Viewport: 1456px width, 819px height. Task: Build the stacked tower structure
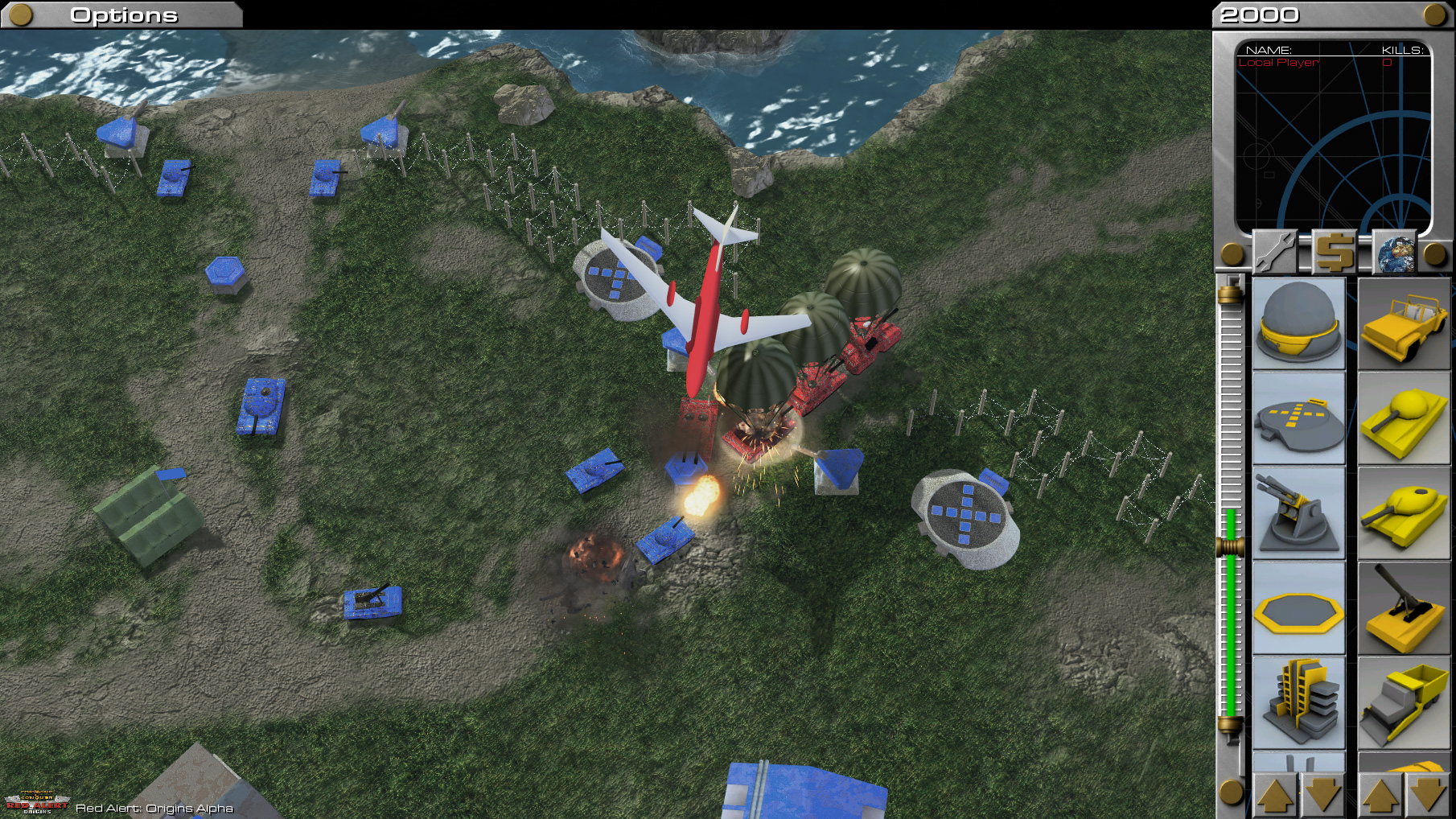(1298, 702)
